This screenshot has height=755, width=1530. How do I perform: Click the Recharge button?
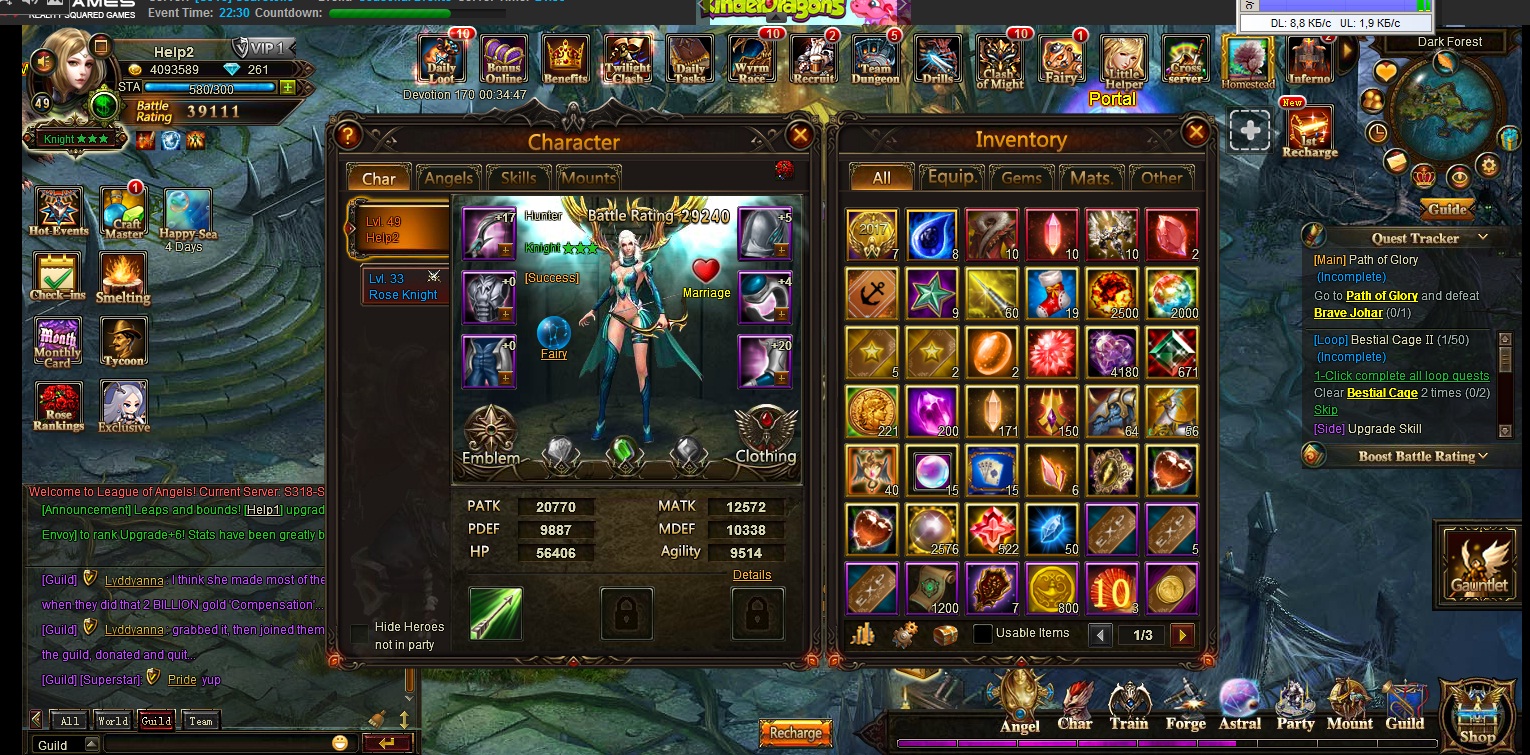click(795, 733)
